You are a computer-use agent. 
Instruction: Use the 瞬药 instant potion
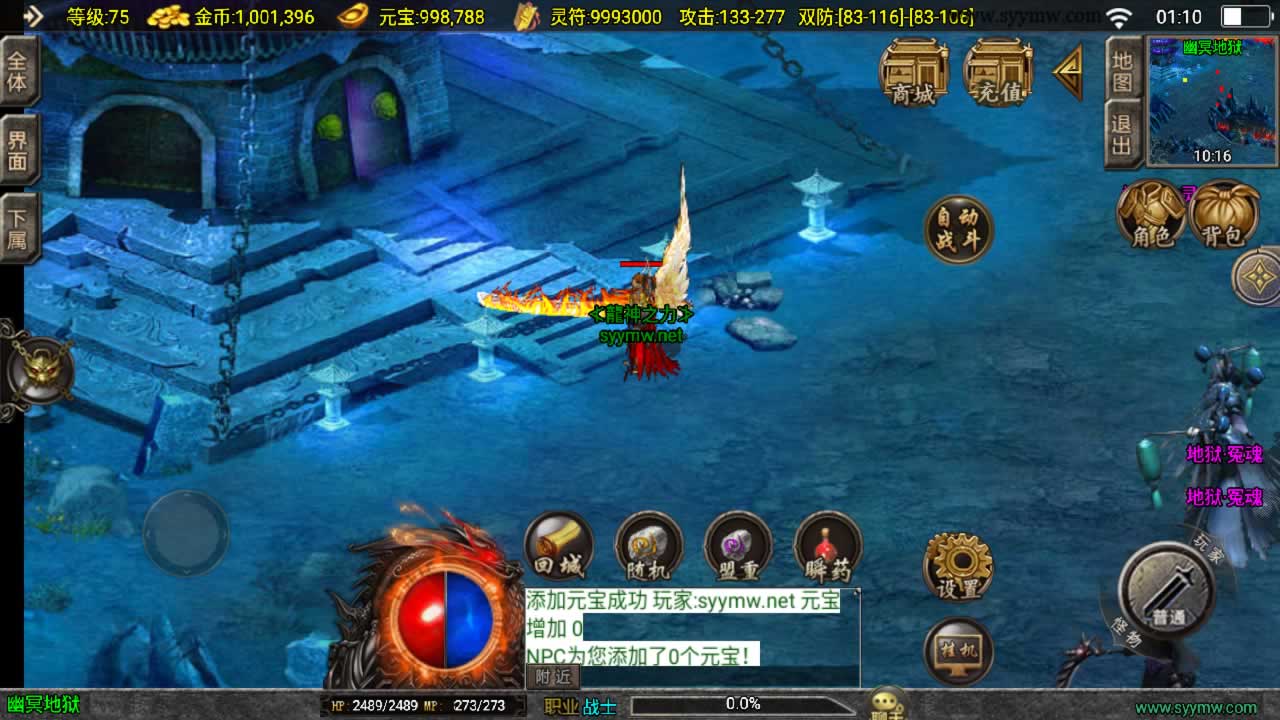(x=828, y=547)
